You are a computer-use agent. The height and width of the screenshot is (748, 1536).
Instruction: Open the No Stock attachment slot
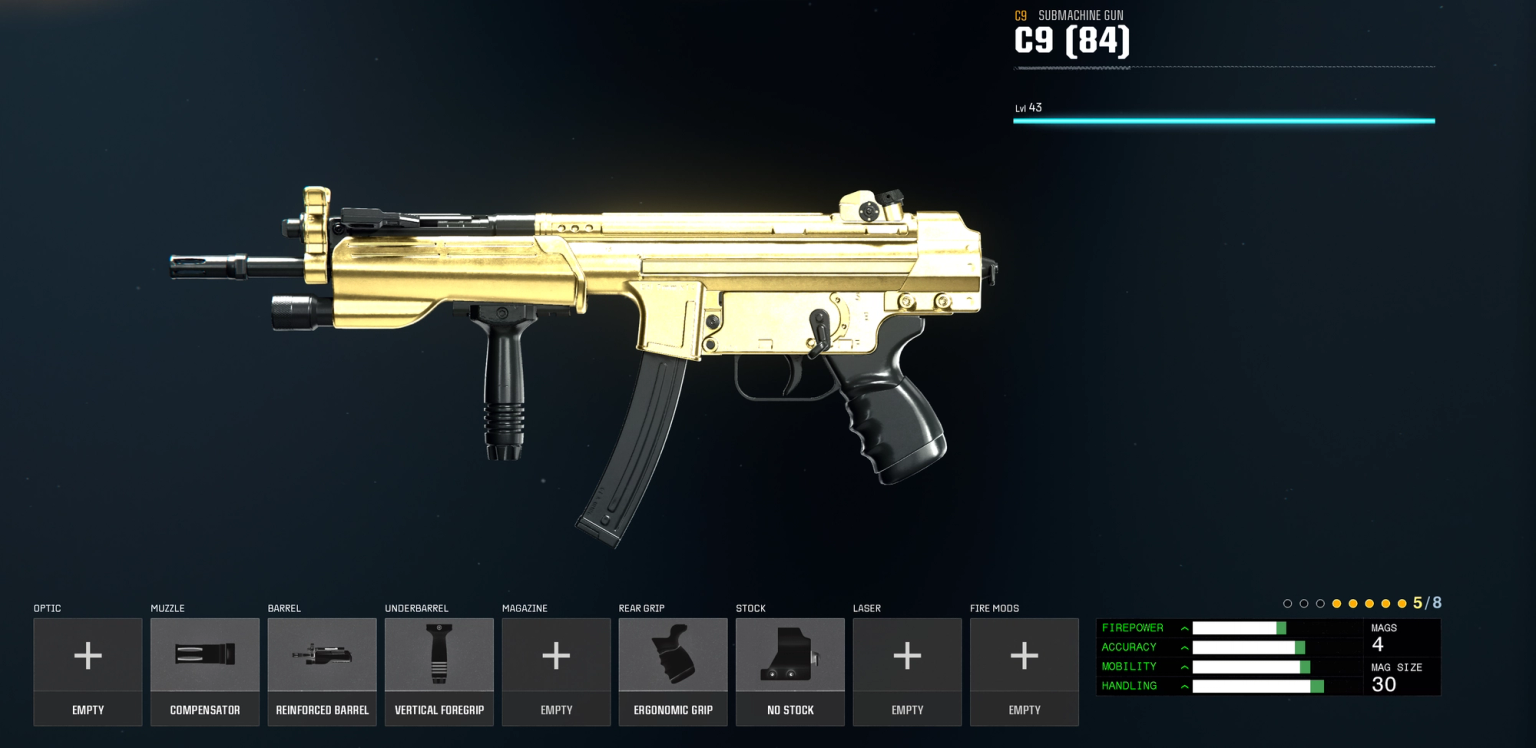pos(790,655)
